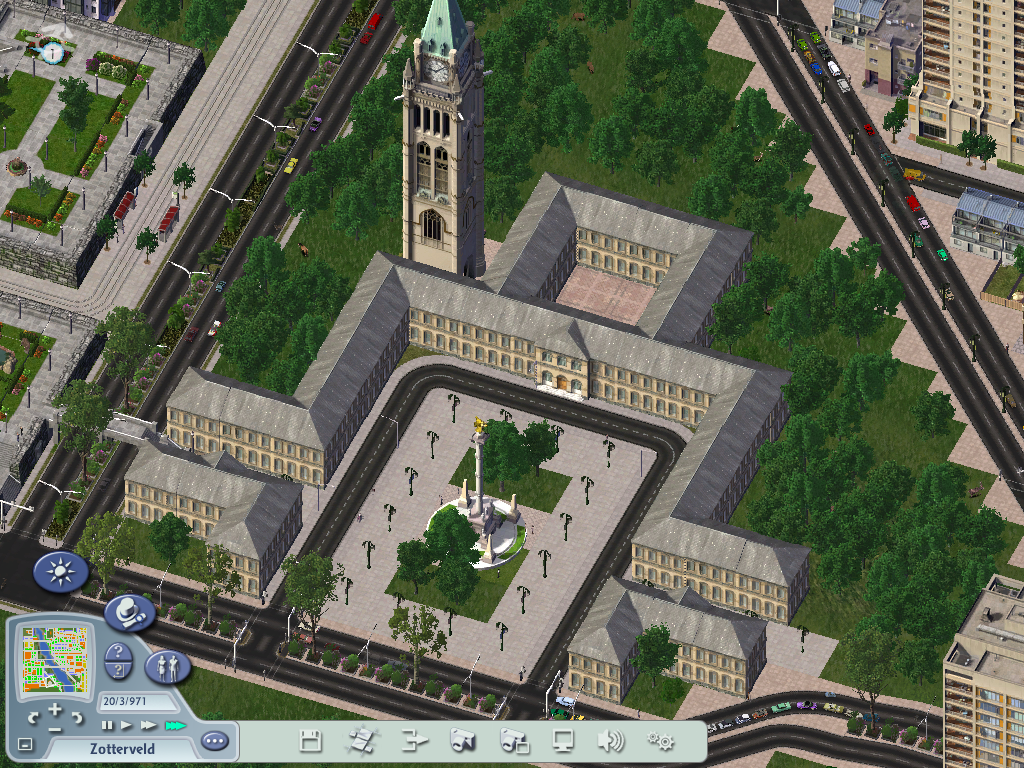Set simulation to normal play speed

(x=126, y=725)
